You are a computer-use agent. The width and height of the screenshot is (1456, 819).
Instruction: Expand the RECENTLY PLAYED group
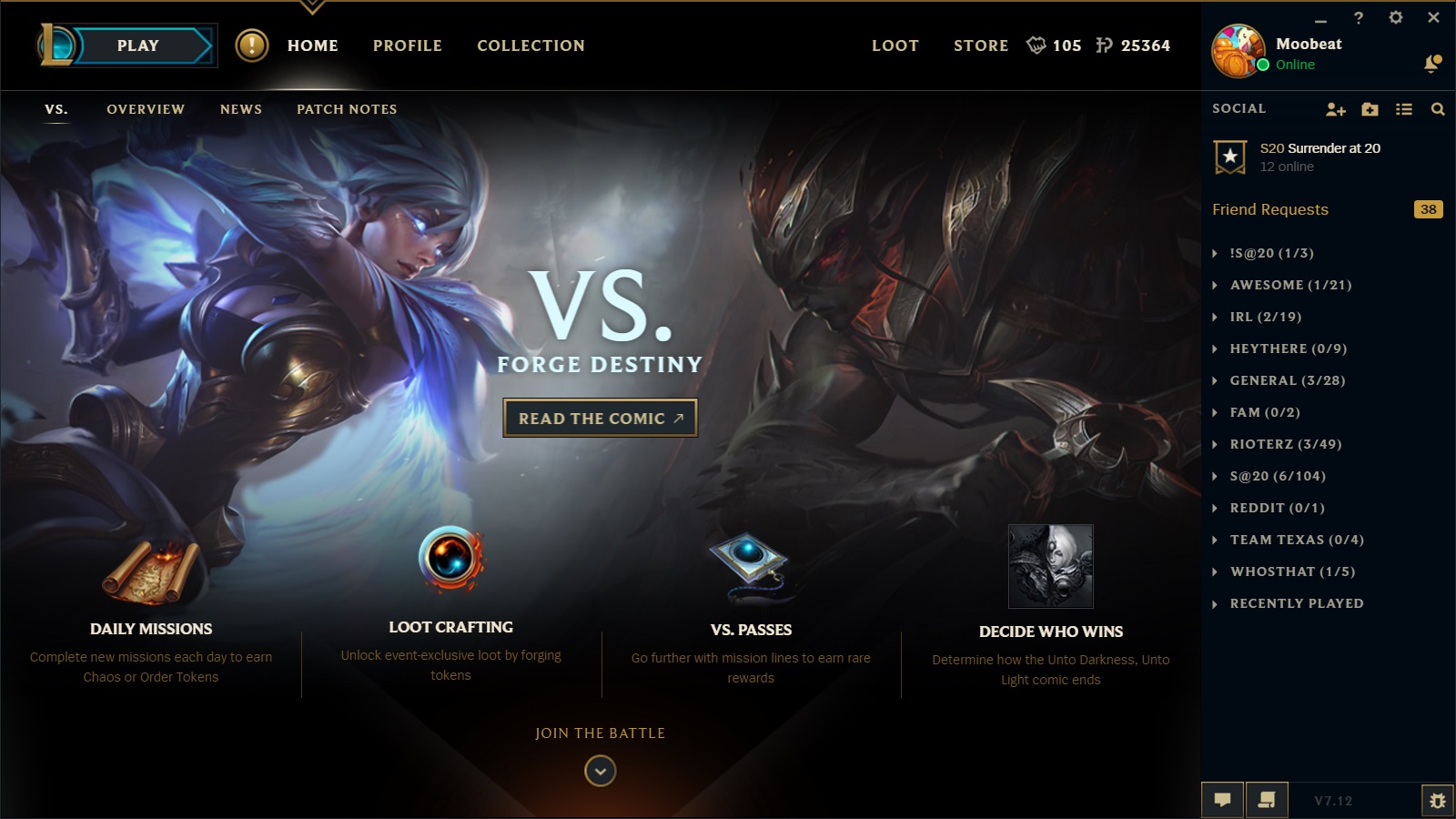1296,603
